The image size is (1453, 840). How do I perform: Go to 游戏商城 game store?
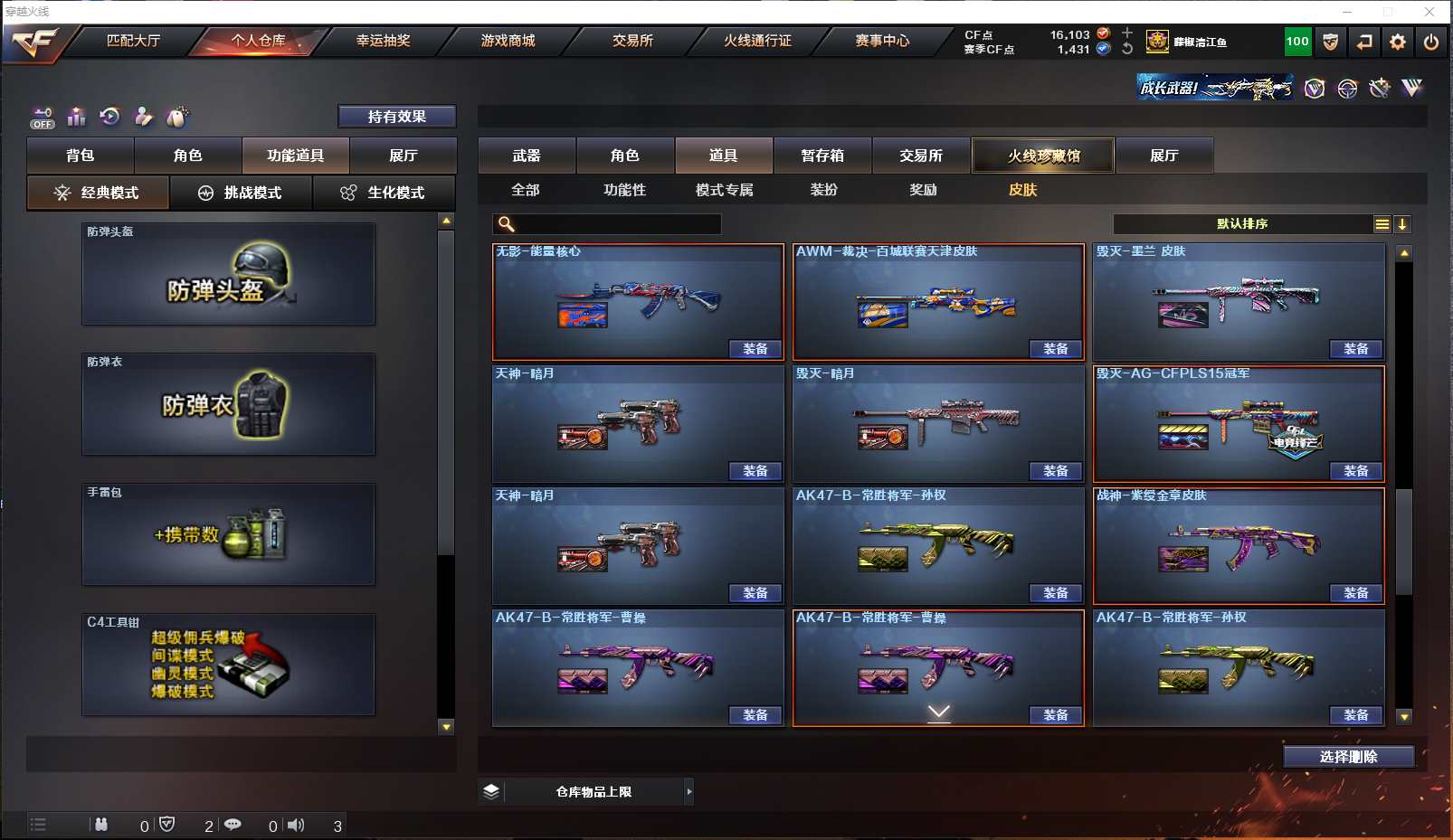coord(508,41)
